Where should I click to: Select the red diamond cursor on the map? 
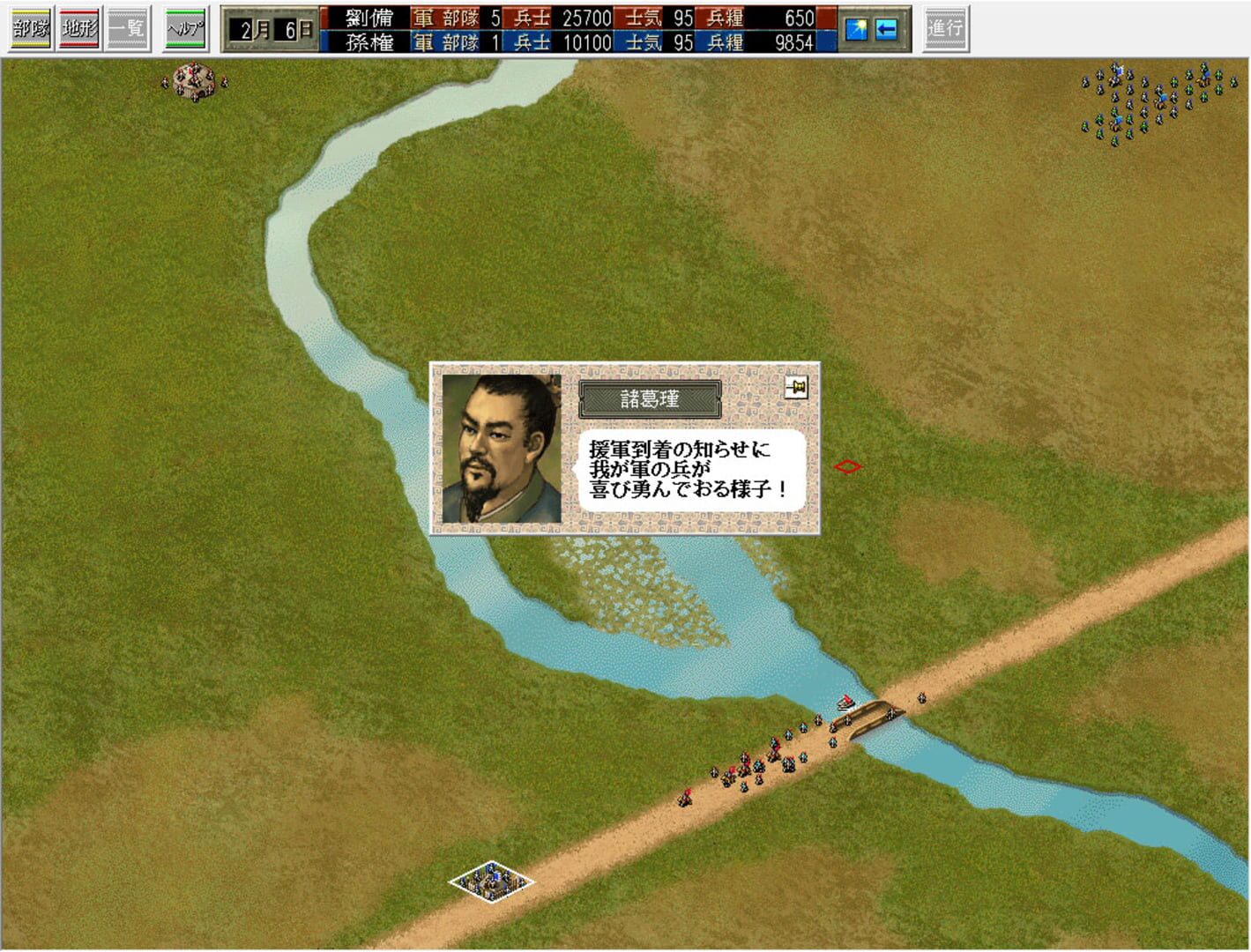tap(847, 467)
